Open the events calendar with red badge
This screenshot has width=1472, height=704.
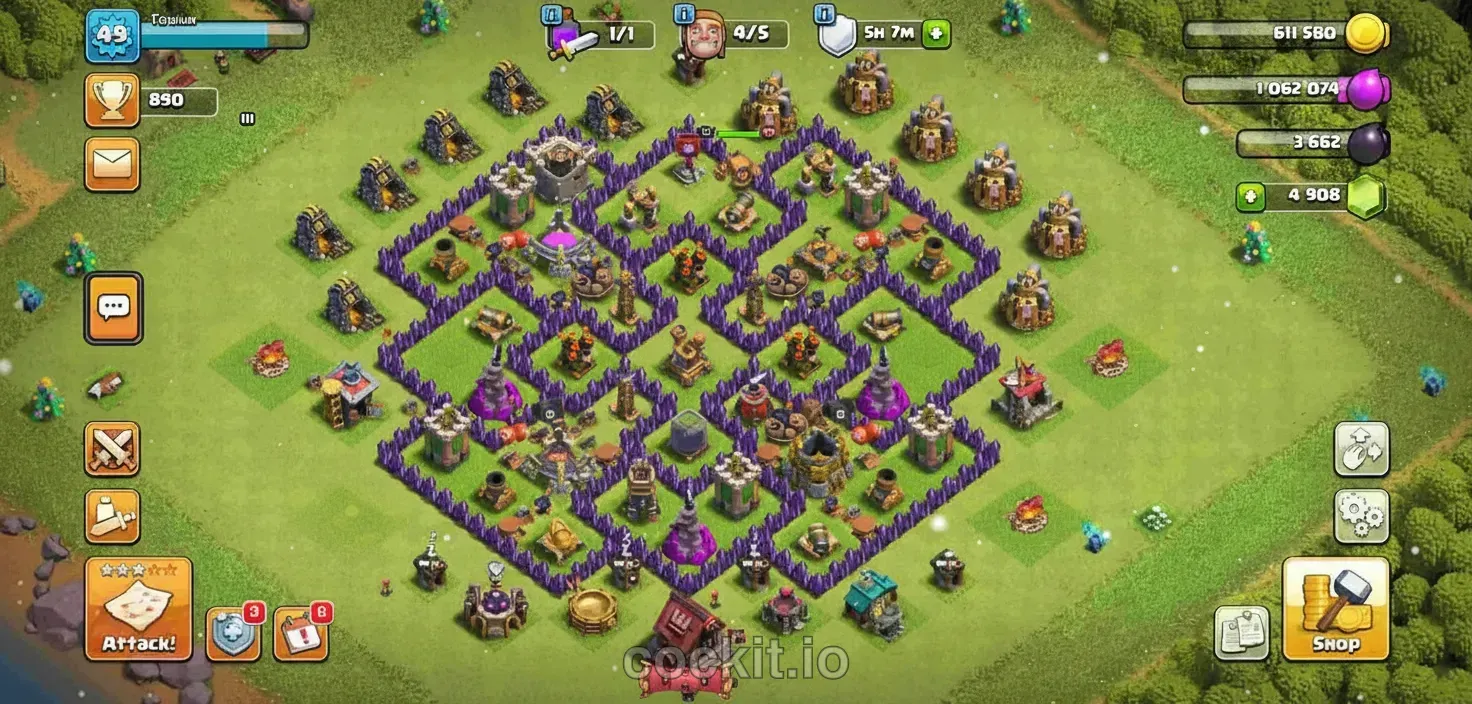(x=300, y=633)
